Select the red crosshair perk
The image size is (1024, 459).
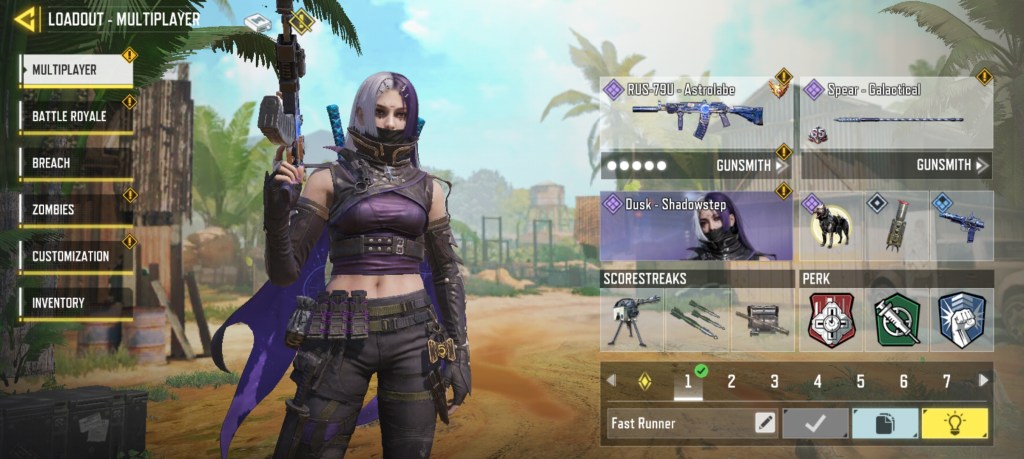831,320
